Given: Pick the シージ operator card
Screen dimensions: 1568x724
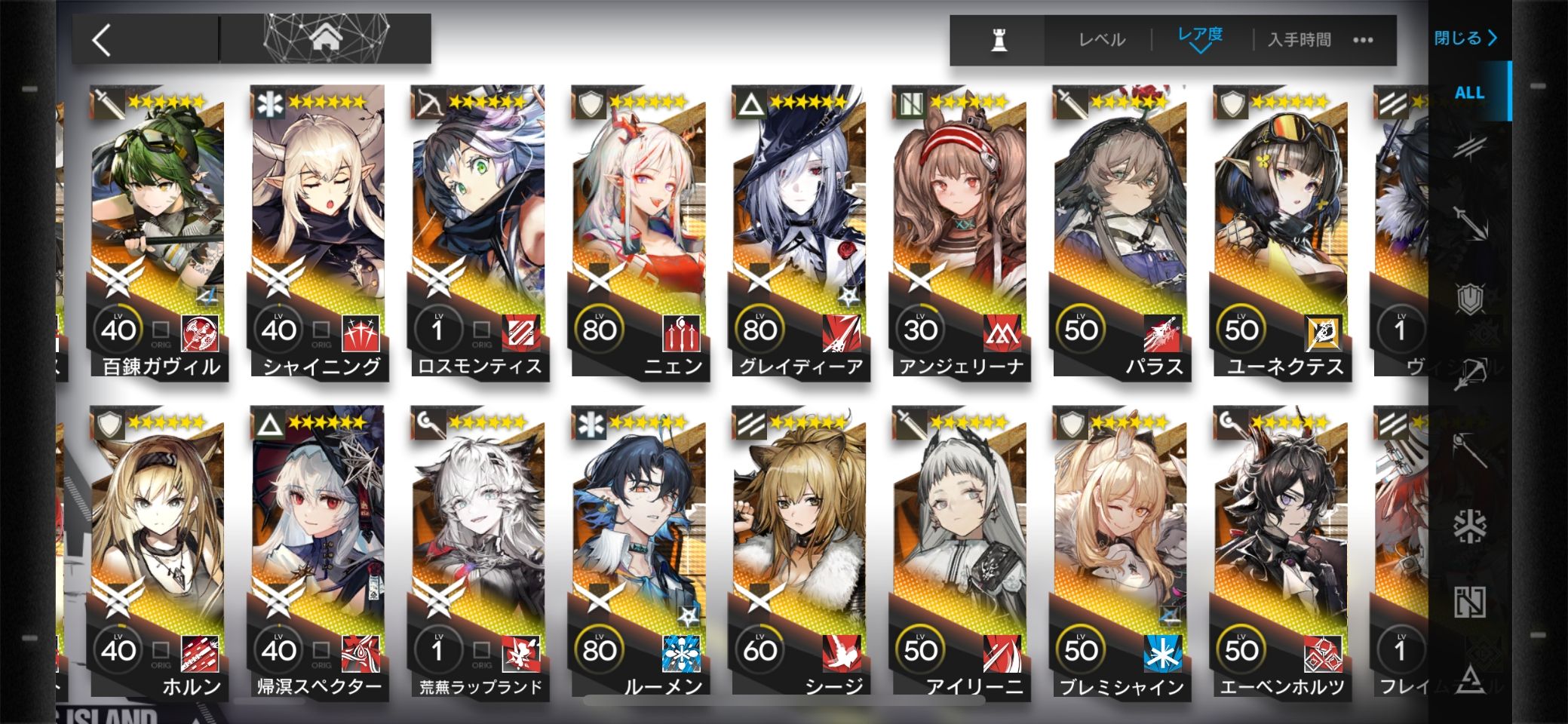Looking at the screenshot, I should coord(800,554).
